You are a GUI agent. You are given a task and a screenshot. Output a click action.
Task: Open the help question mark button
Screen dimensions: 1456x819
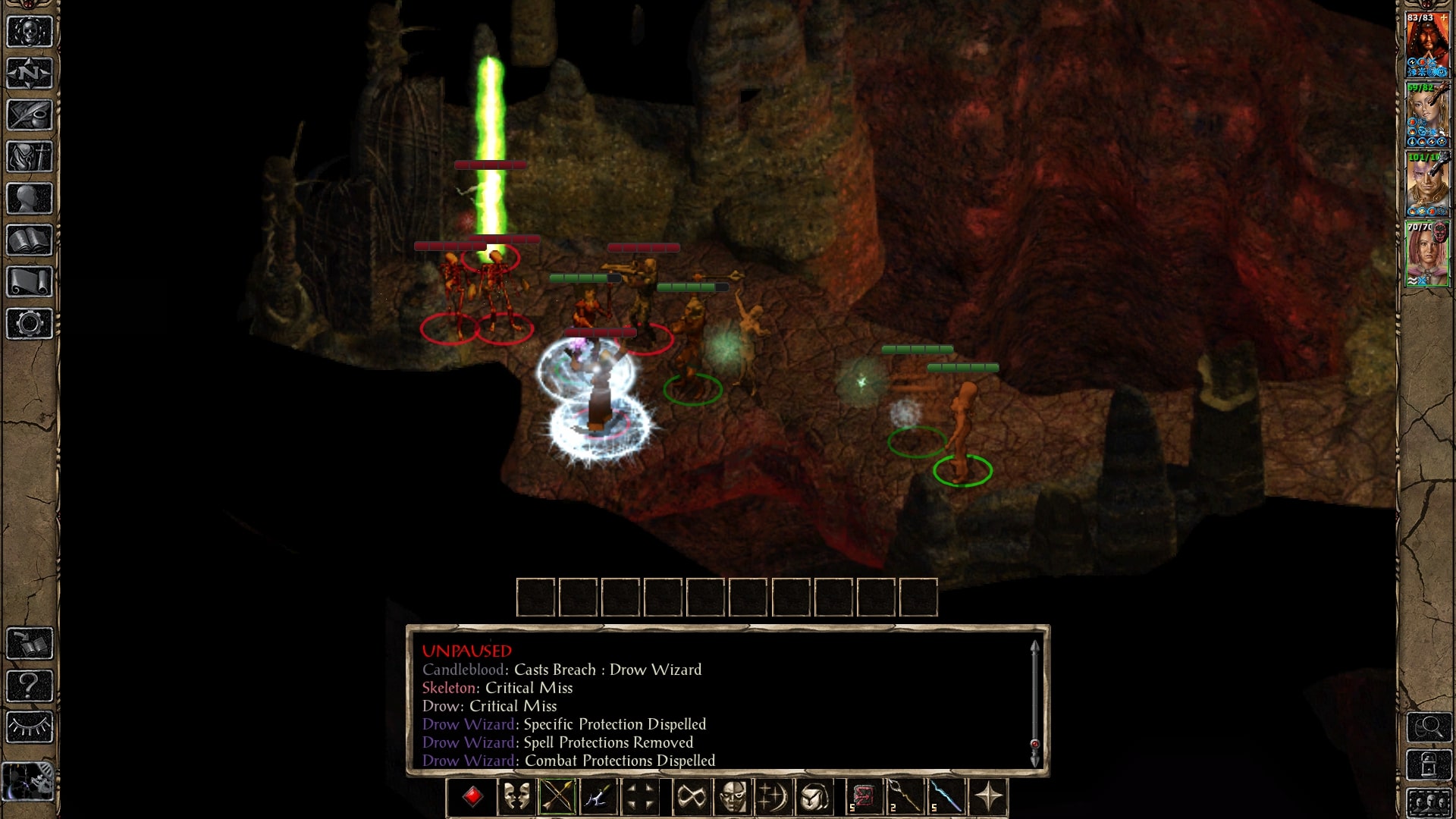30,686
